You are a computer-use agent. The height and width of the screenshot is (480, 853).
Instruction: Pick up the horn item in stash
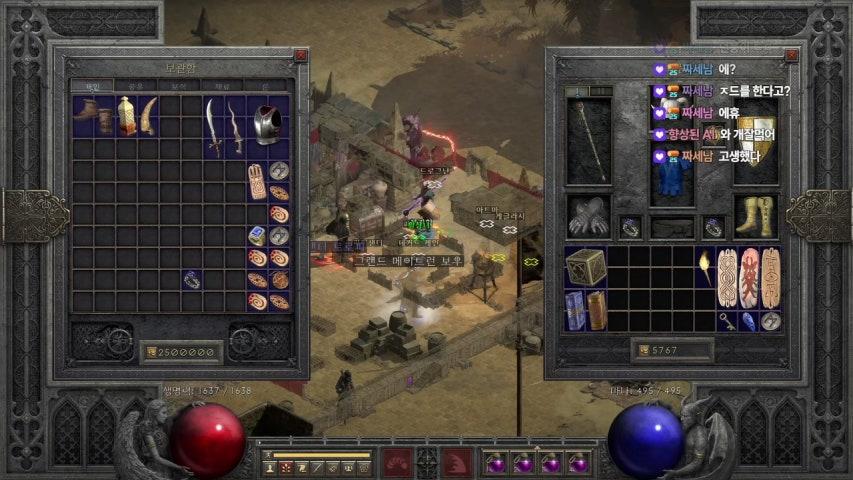149,115
